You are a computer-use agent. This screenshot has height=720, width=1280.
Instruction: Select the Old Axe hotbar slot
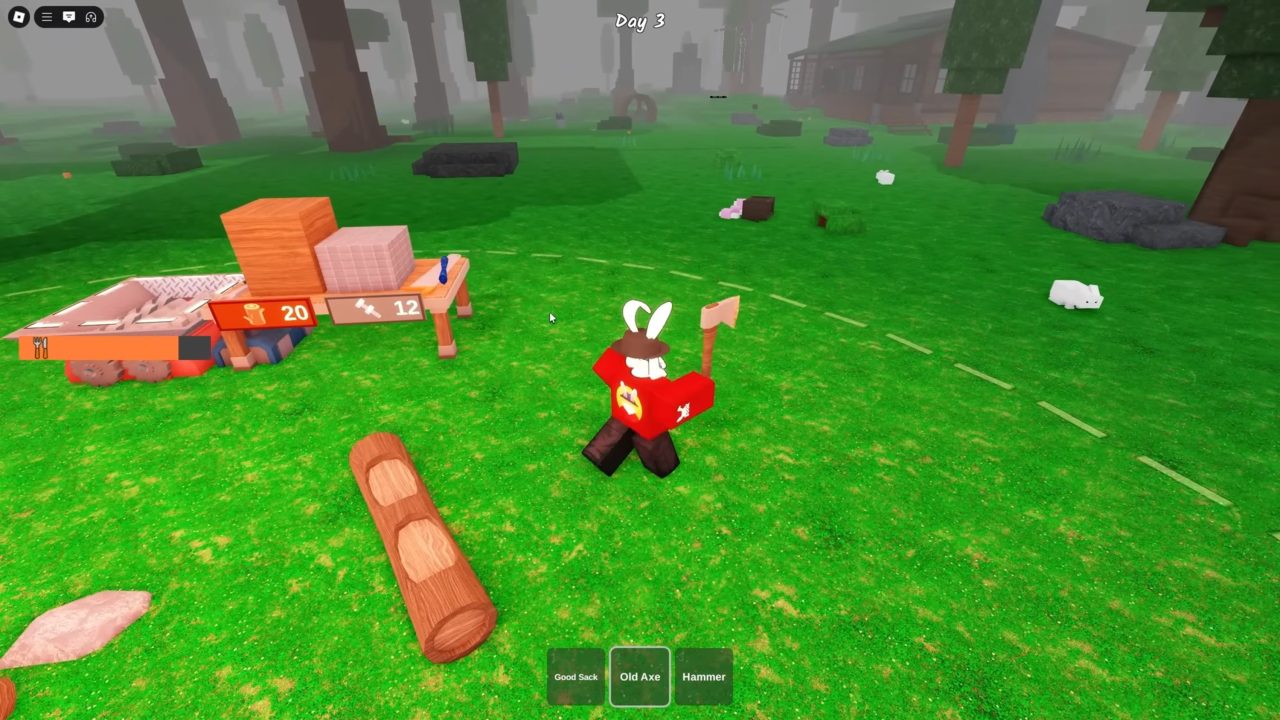[x=639, y=676]
